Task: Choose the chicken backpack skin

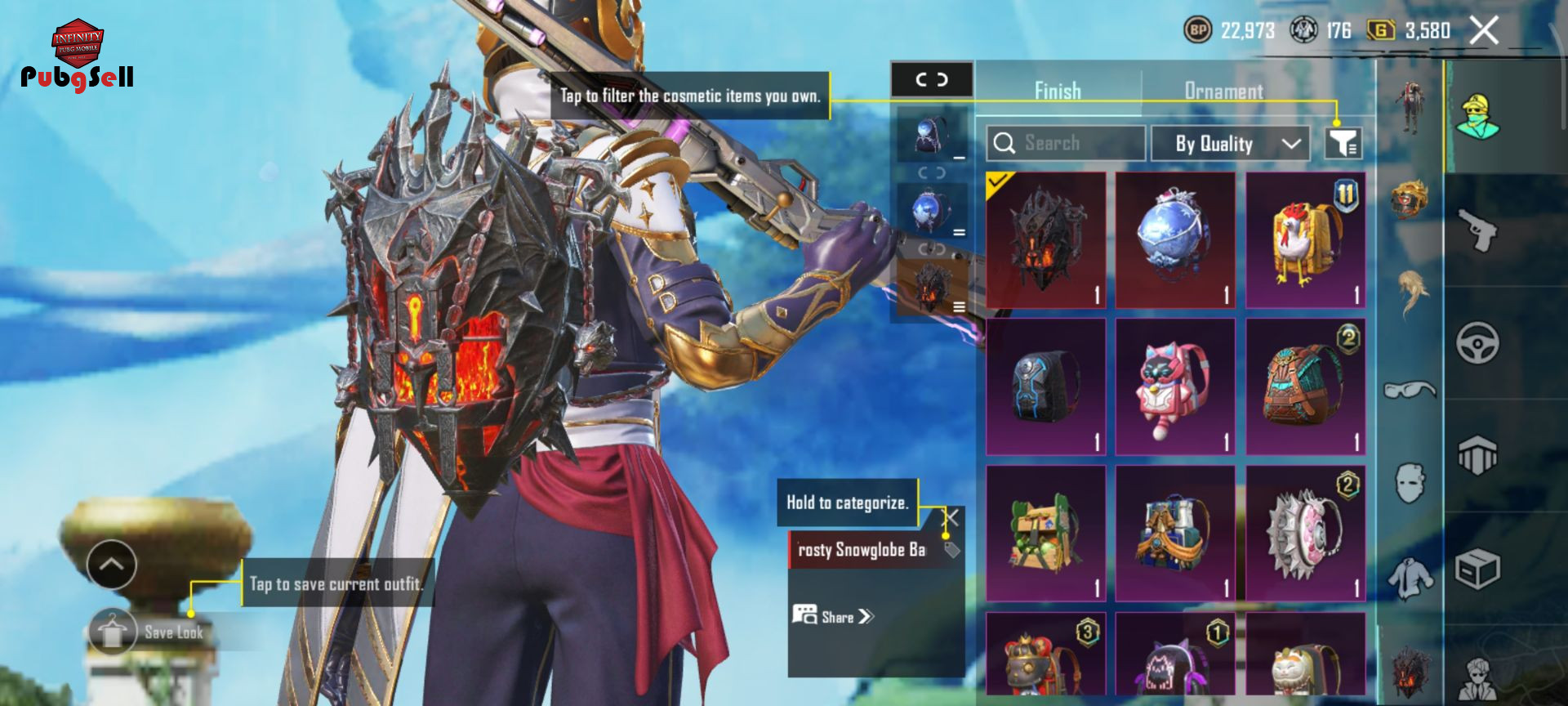Action: [x=1305, y=239]
